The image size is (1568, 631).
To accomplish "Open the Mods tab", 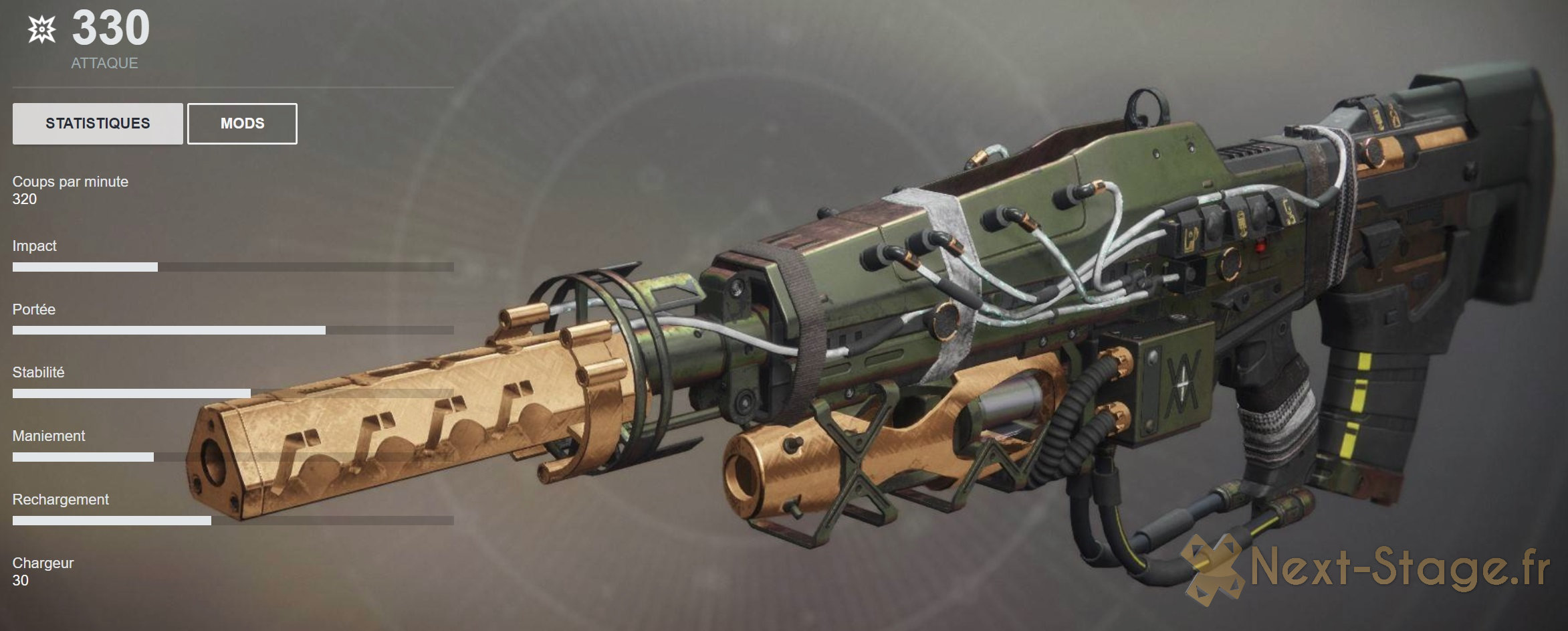I will coord(242,123).
